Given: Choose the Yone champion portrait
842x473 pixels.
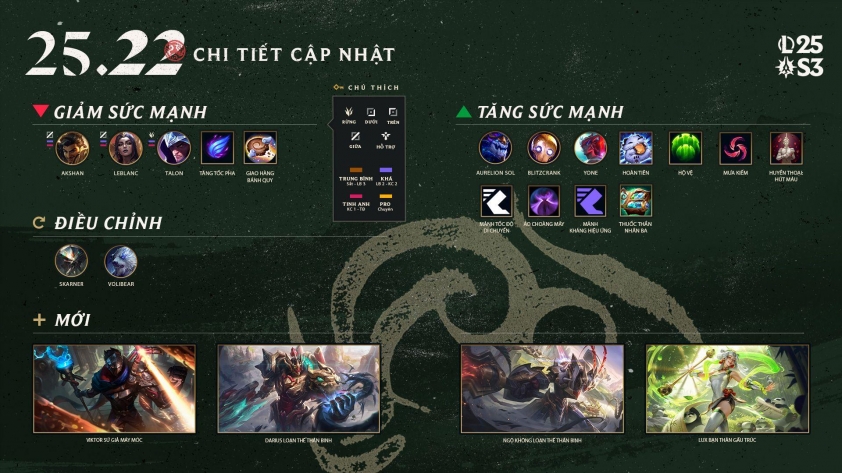Looking at the screenshot, I should [591, 148].
